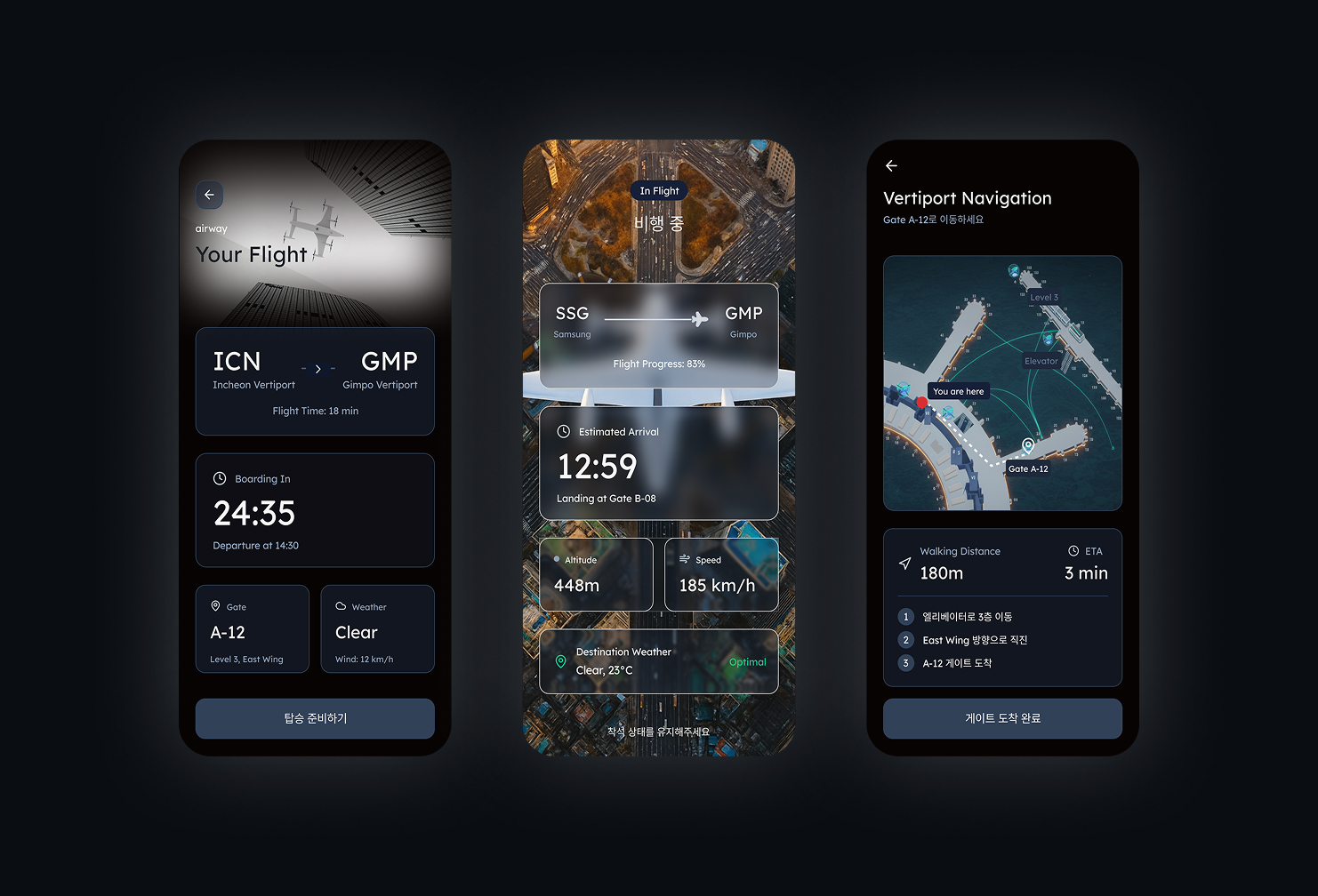Click the back arrow on Your Flight screen
1318x896 pixels.
pyautogui.click(x=210, y=195)
